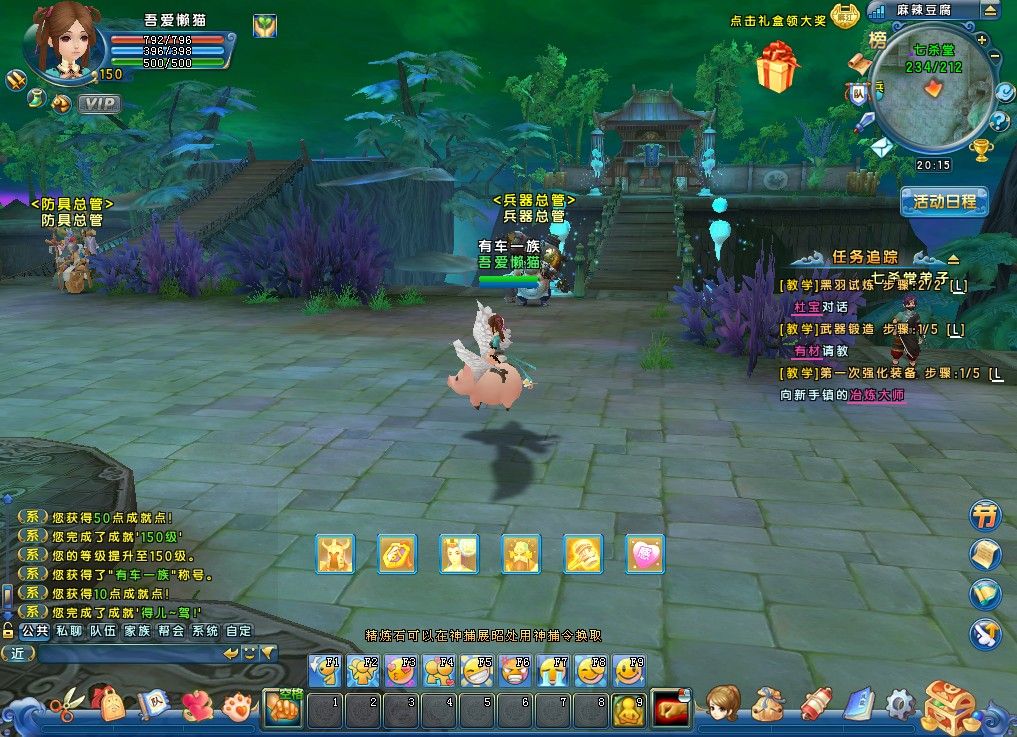Click the pink heart achievement popup icon
Viewport: 1017px width, 737px height.
pos(645,554)
